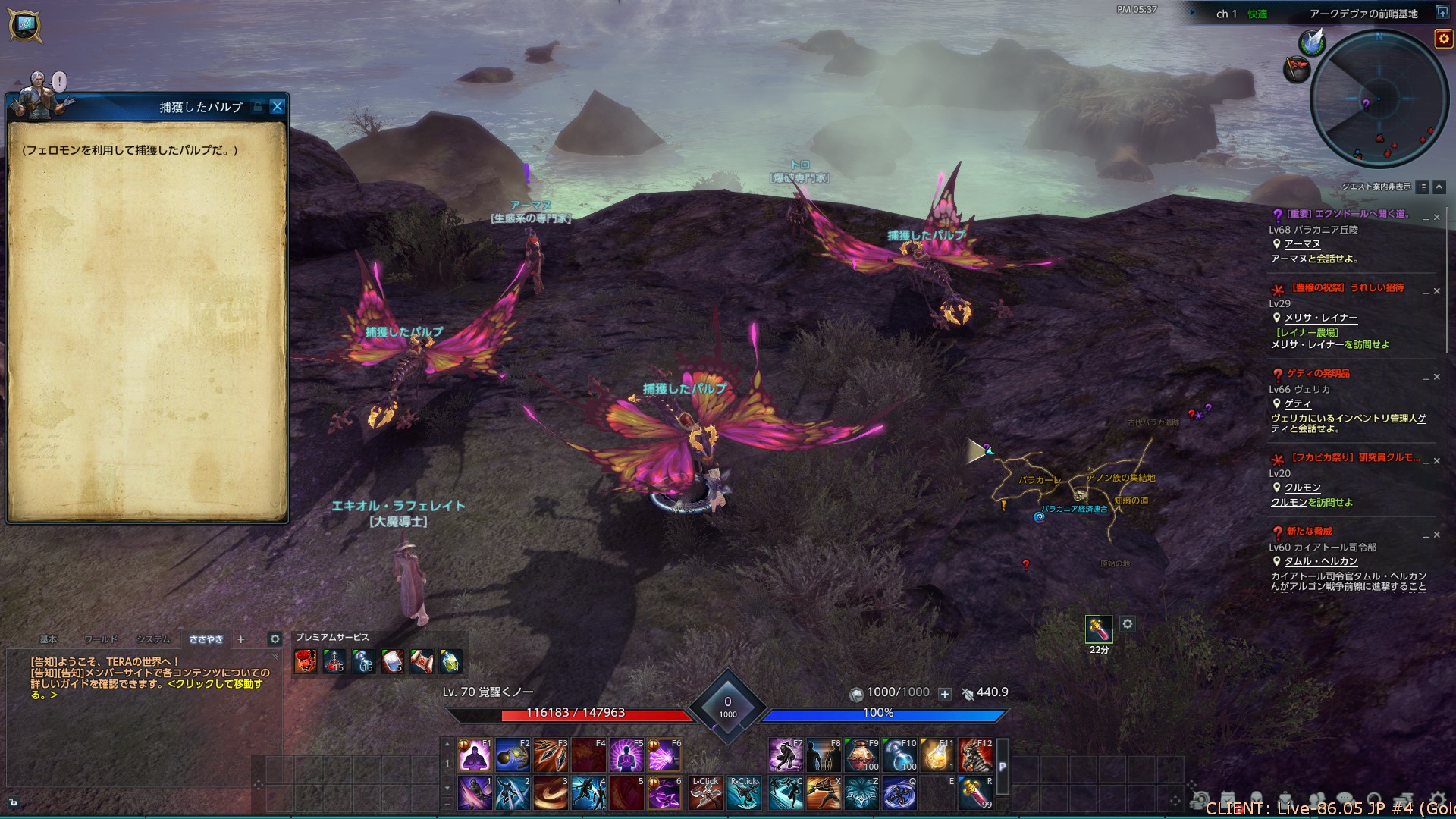Activate the purple shuriken skill in slot 6
Screen dimensions: 1456x819
pos(664,793)
